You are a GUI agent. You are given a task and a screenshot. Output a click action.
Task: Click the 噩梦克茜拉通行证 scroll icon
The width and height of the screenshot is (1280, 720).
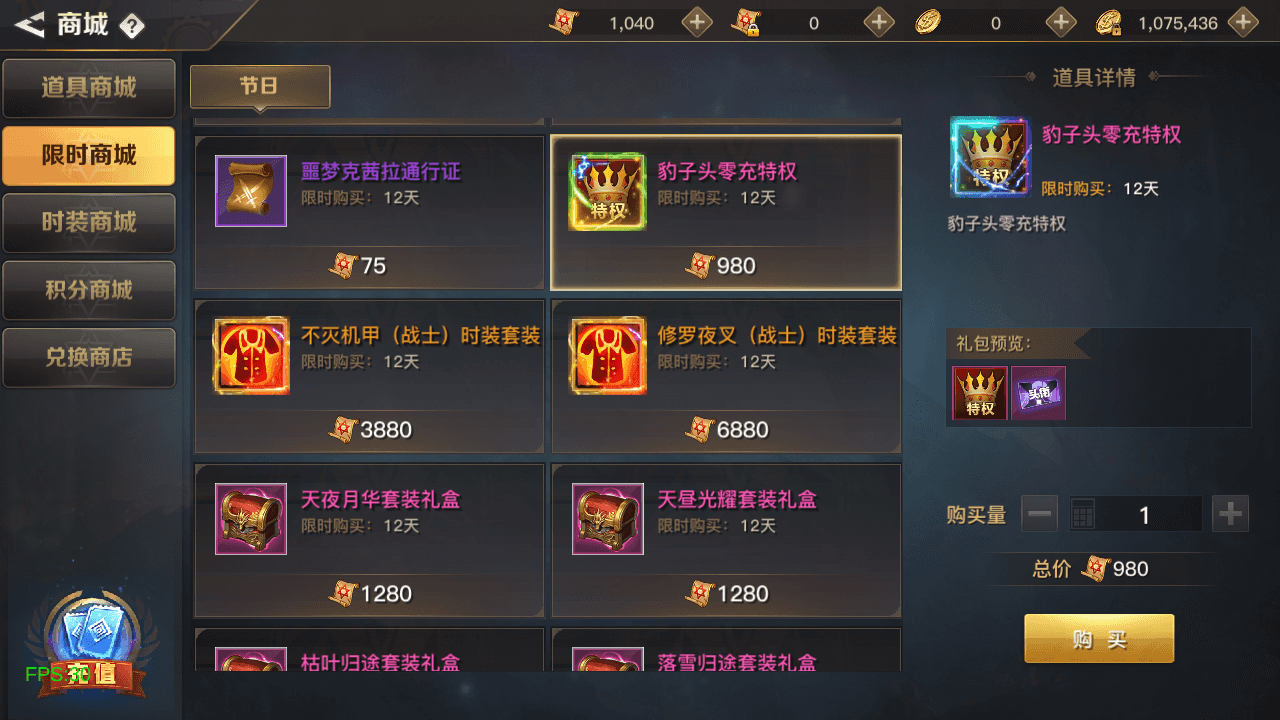coord(250,191)
